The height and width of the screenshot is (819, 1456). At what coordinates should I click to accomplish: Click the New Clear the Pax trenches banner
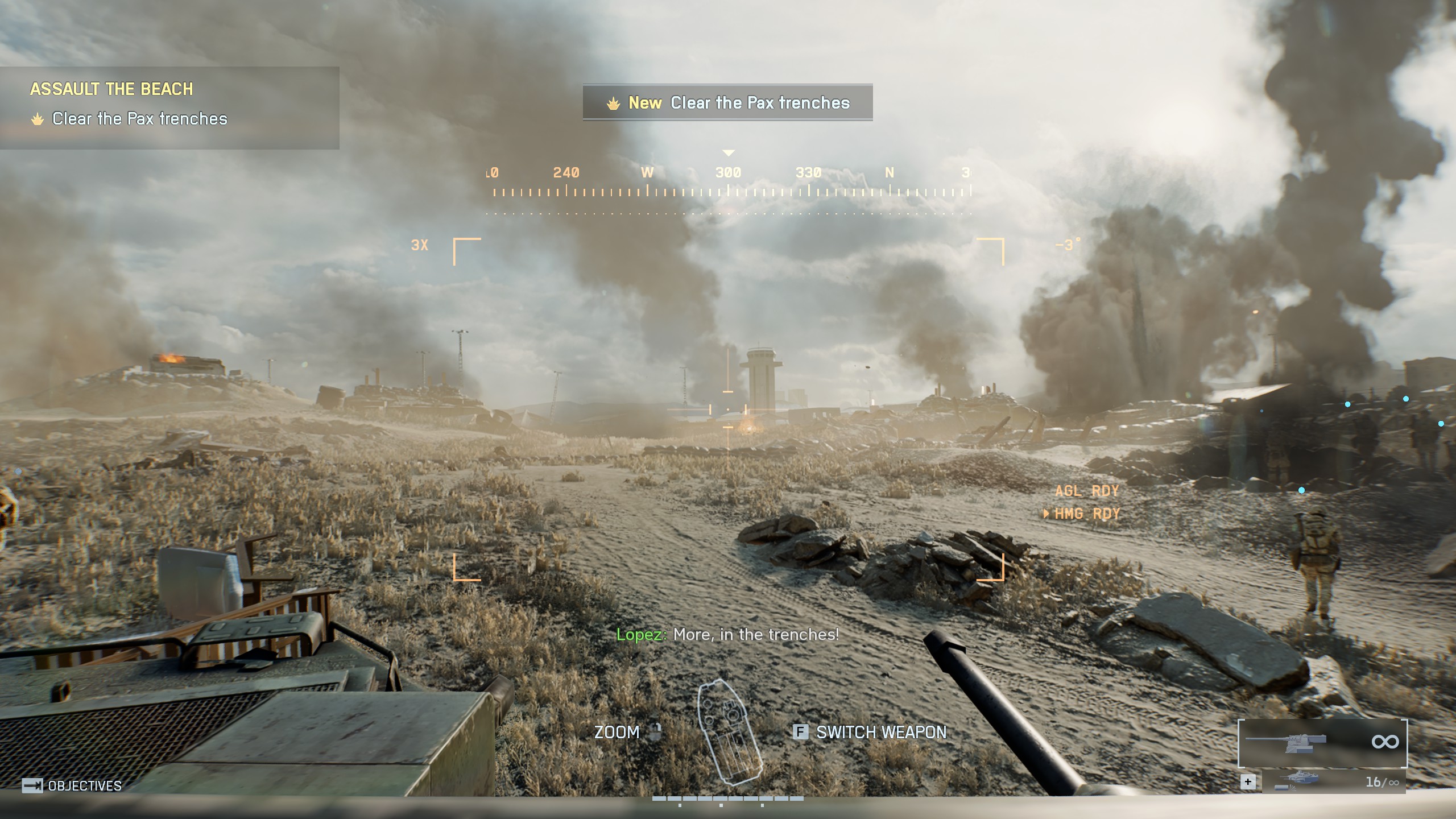point(728,103)
